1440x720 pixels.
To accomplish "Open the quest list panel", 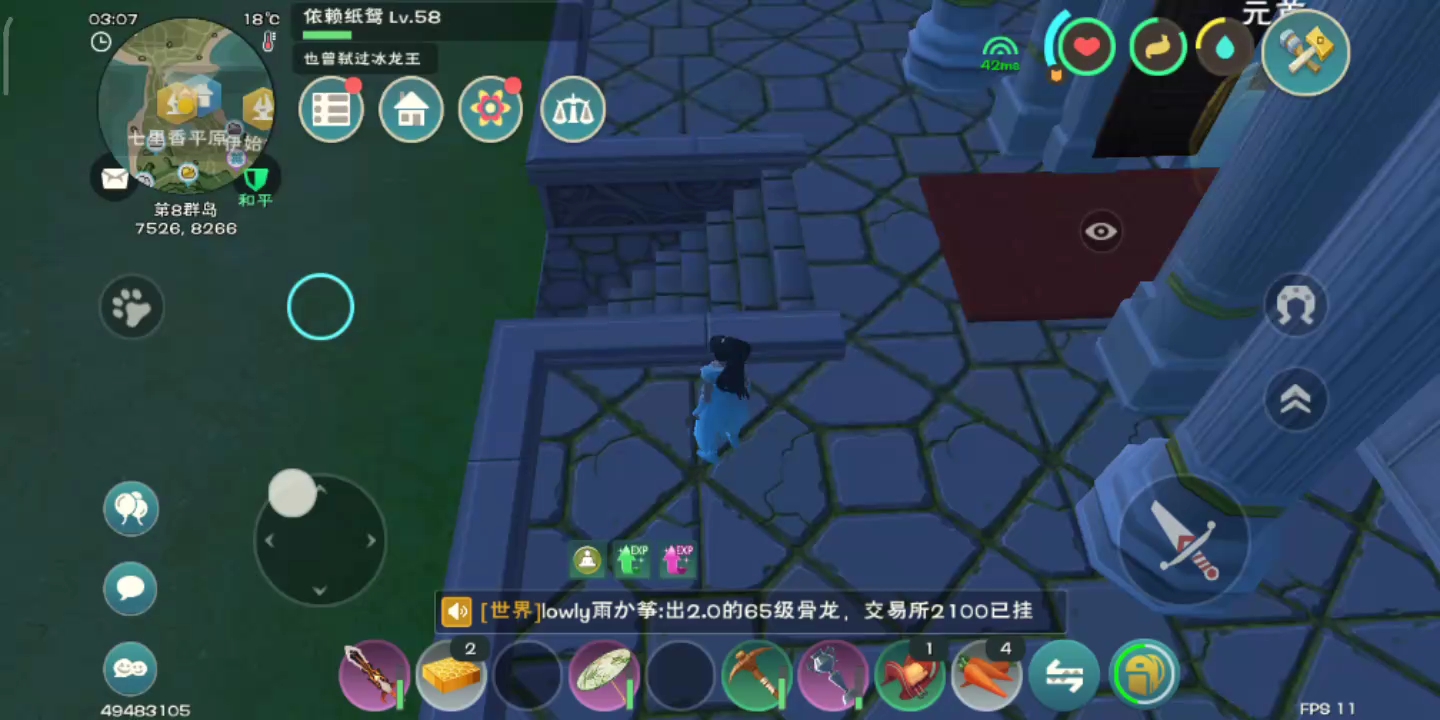I will (x=331, y=109).
